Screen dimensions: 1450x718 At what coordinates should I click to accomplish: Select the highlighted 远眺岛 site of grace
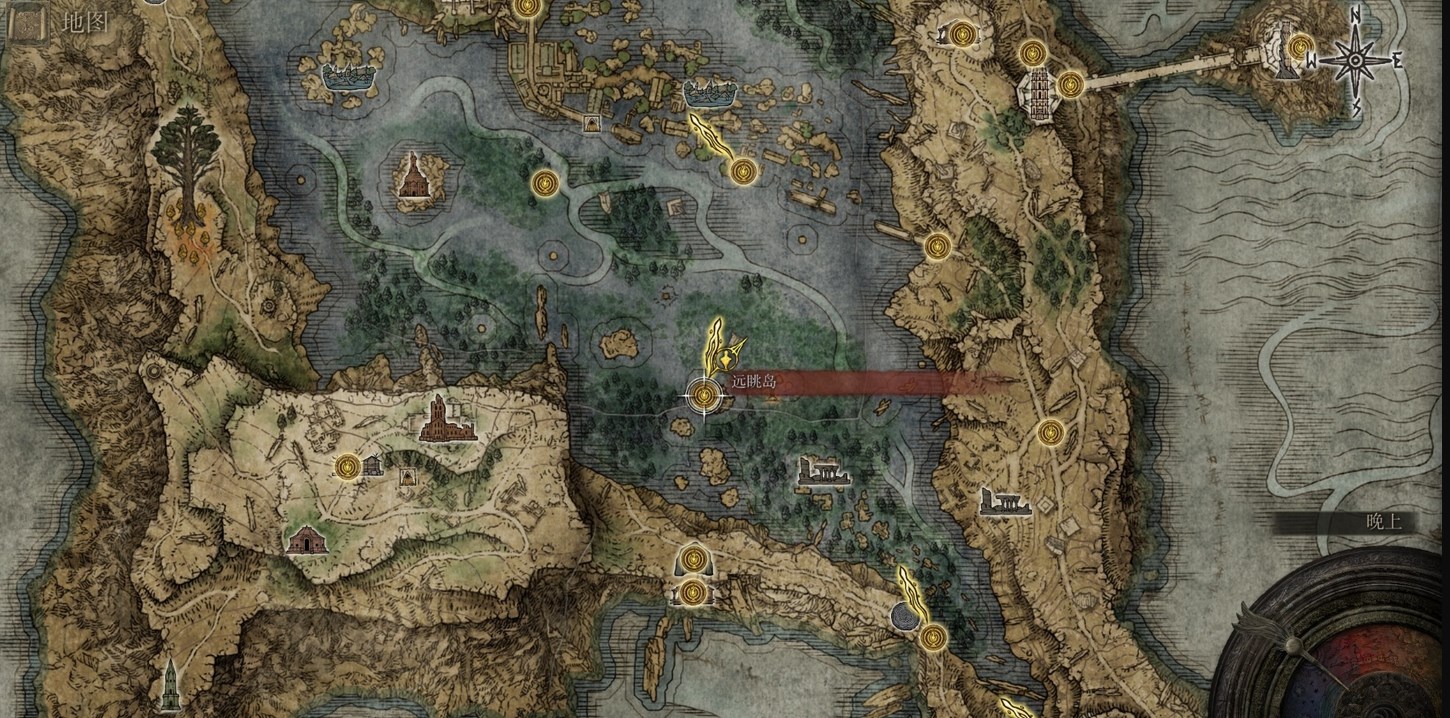point(704,397)
